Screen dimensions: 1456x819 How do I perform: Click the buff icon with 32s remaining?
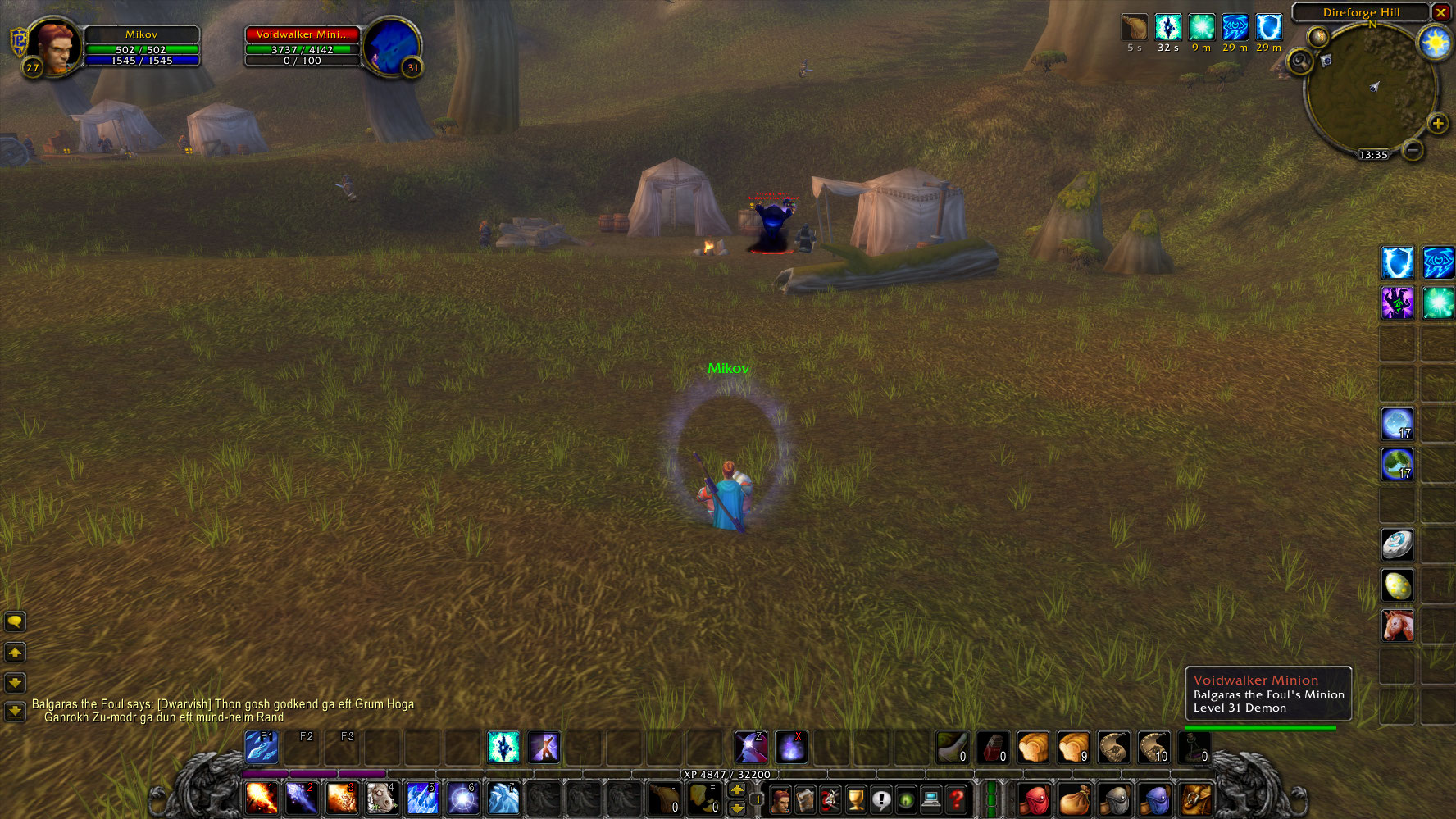1167,26
